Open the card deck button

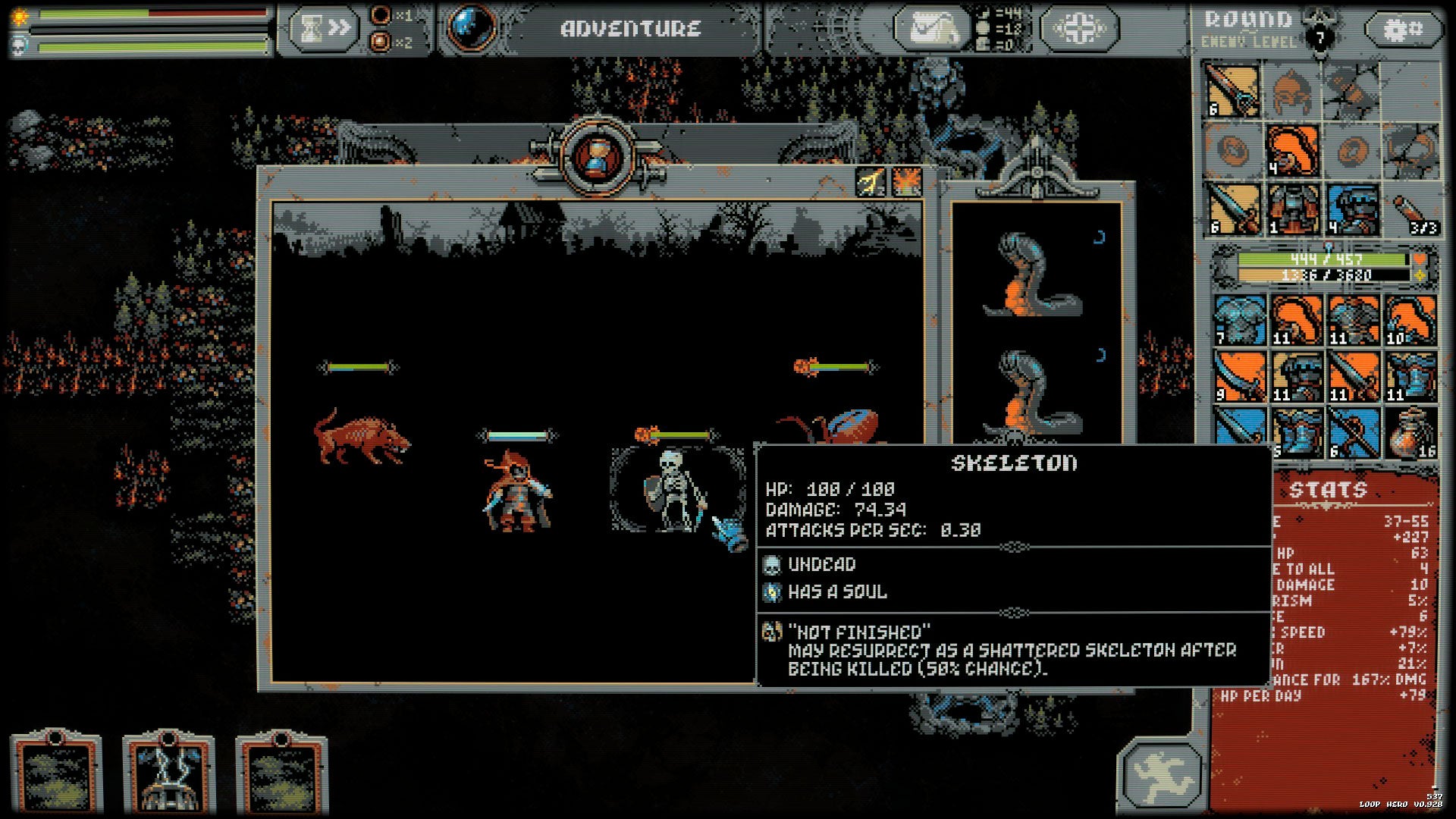(x=931, y=29)
